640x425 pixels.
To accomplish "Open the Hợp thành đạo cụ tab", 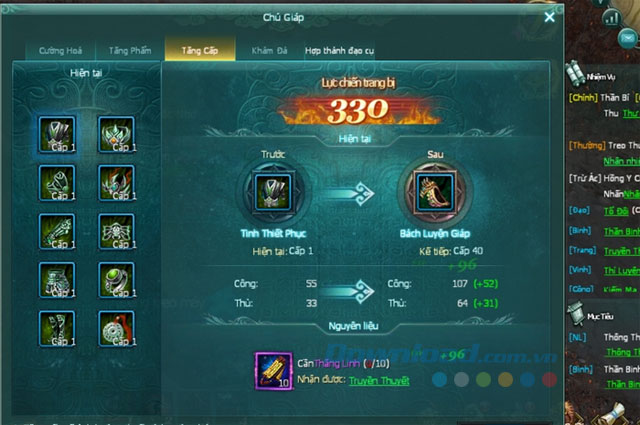I will 340,50.
